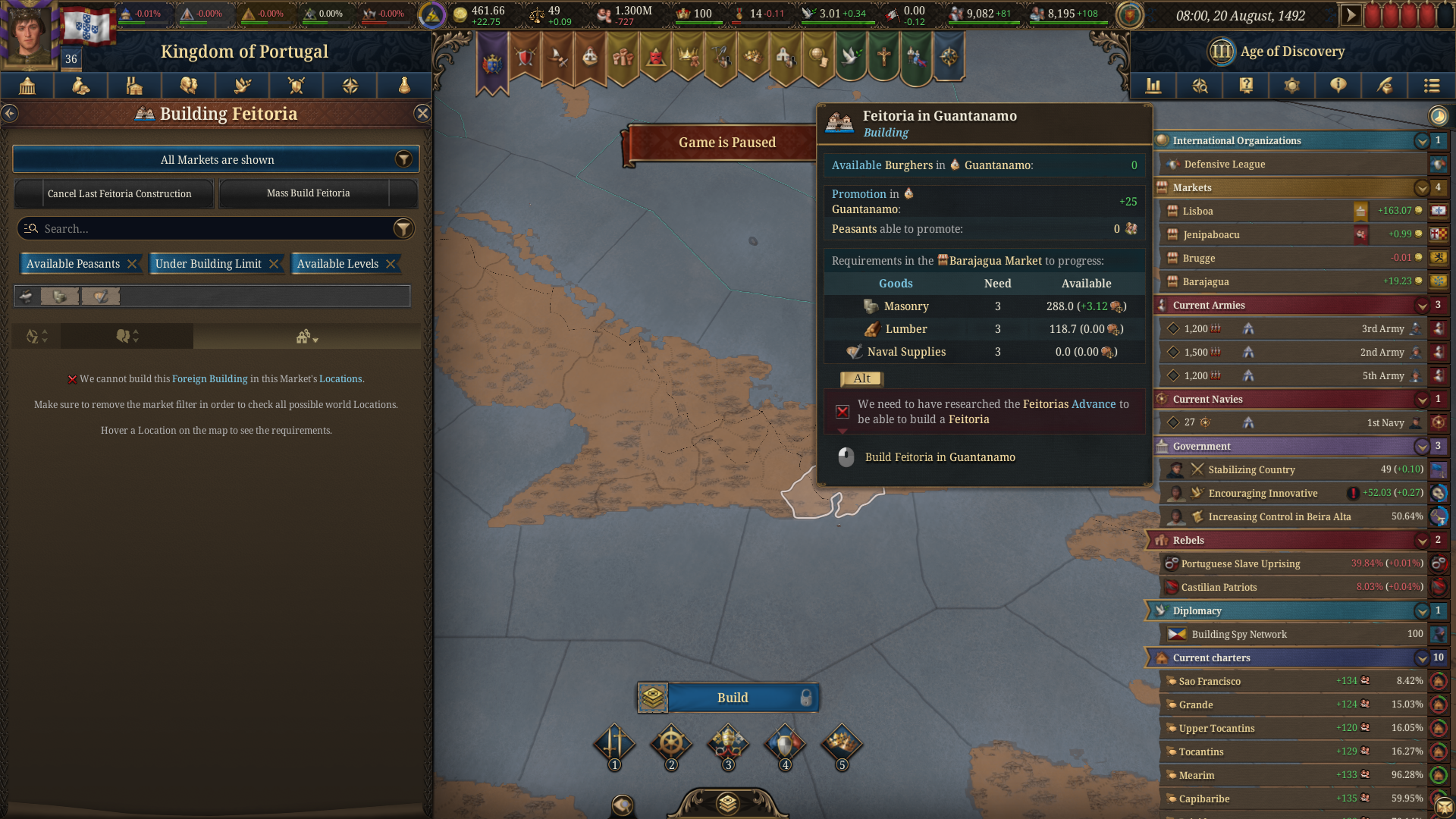Open the Military panel via crossed swords icon
Screen dimensions: 1456x819
tap(297, 86)
